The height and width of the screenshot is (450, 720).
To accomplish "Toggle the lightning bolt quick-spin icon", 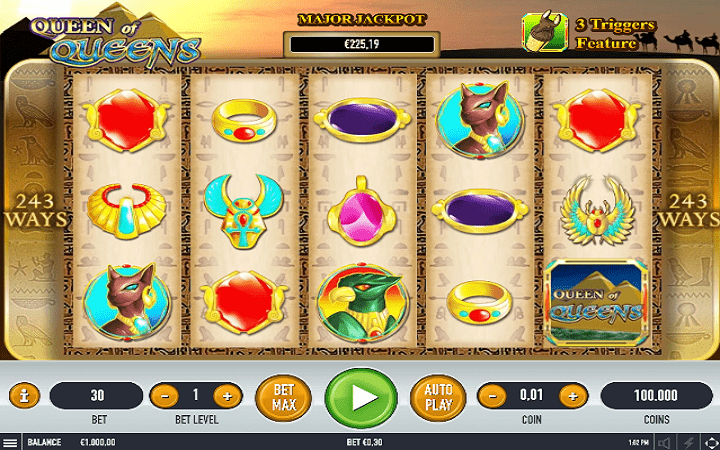I will click(x=686, y=441).
